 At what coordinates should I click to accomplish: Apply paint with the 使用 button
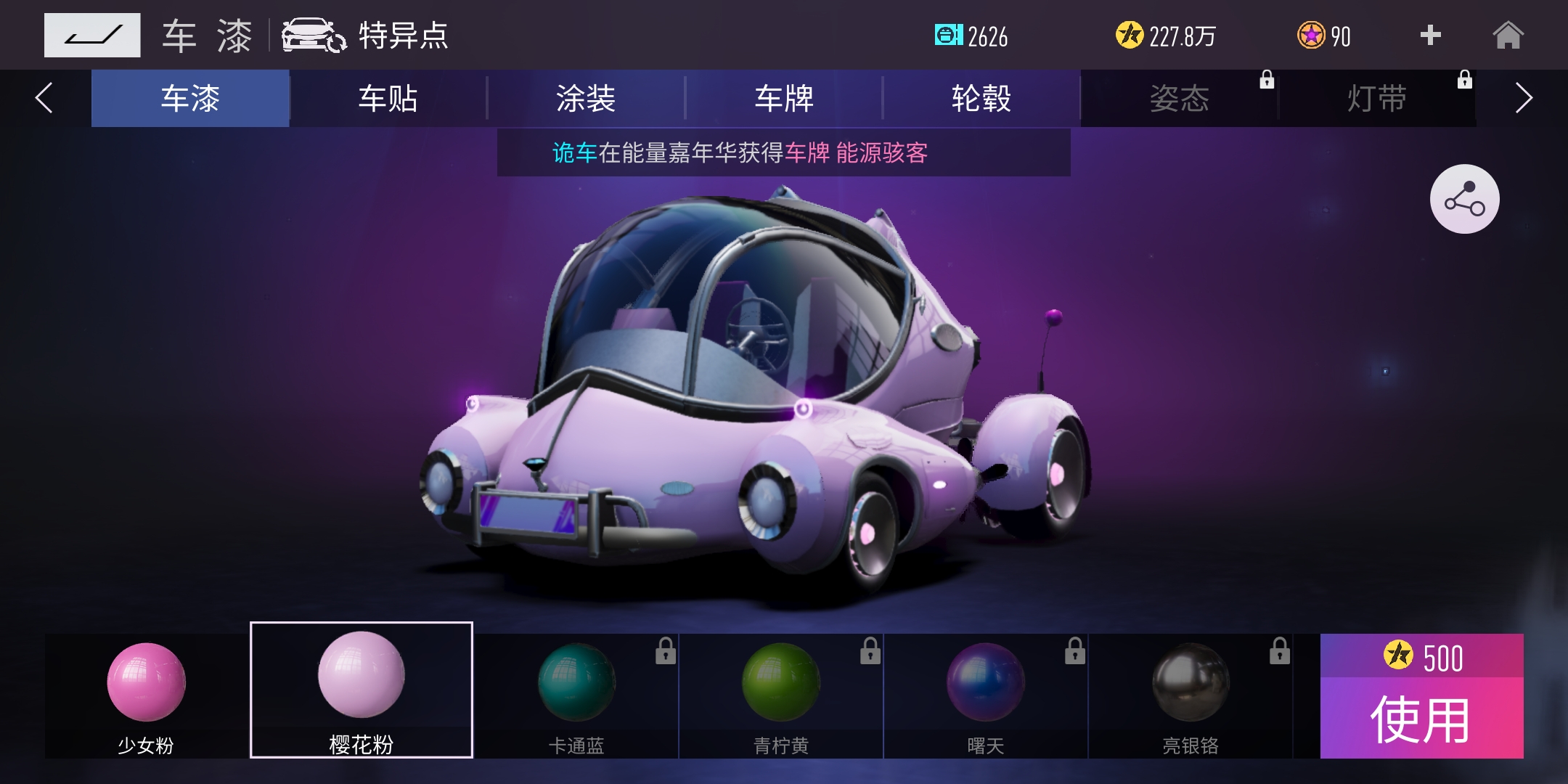click(1421, 719)
